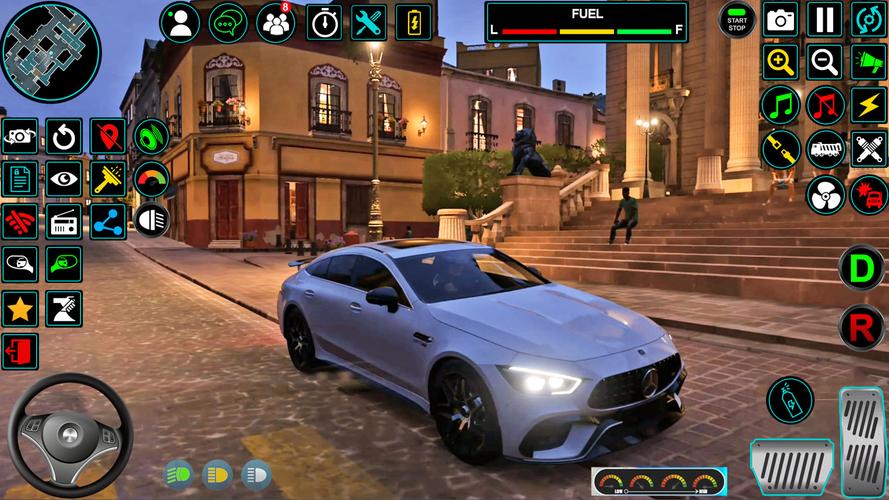Open the circular minimap
This screenshot has height=500, width=889.
pyautogui.click(x=50, y=51)
